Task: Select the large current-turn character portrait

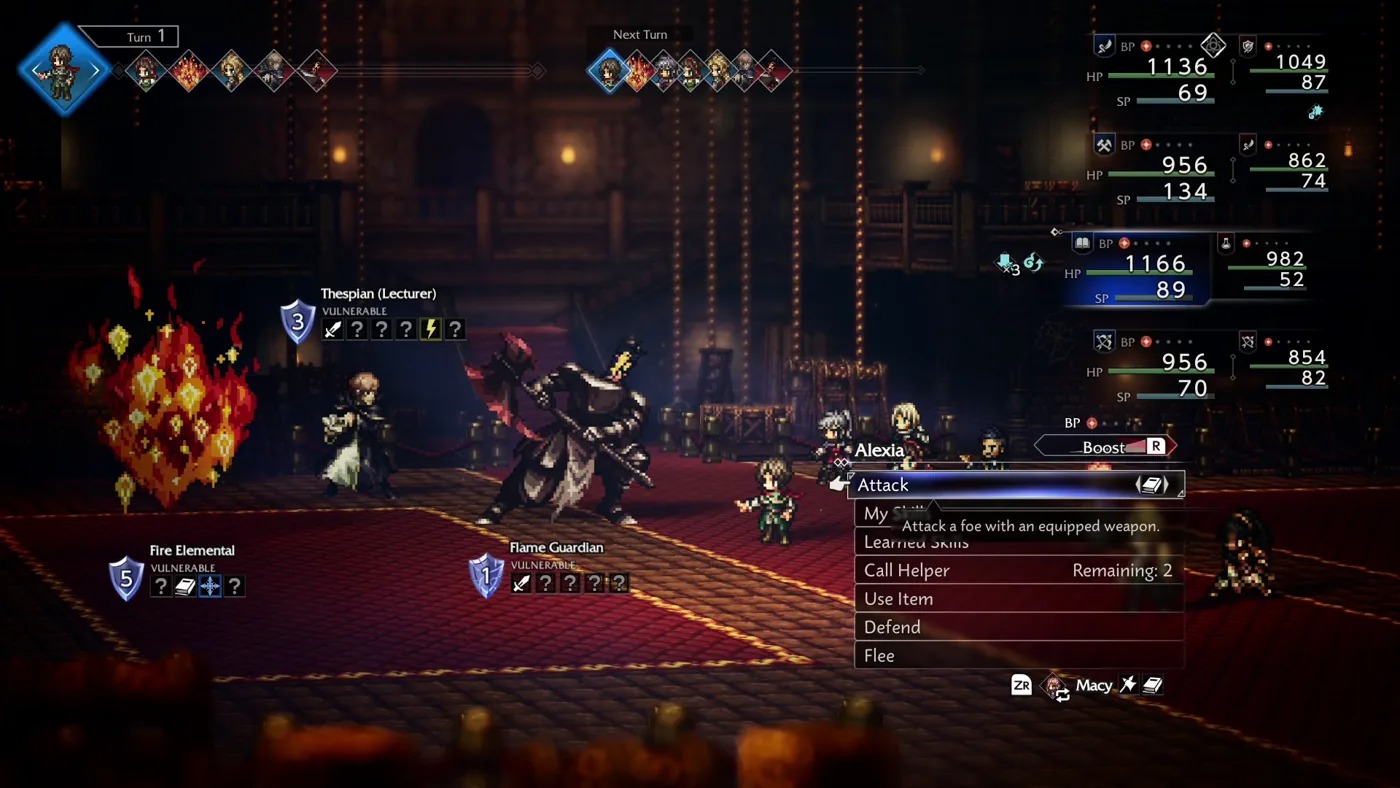Action: click(64, 70)
